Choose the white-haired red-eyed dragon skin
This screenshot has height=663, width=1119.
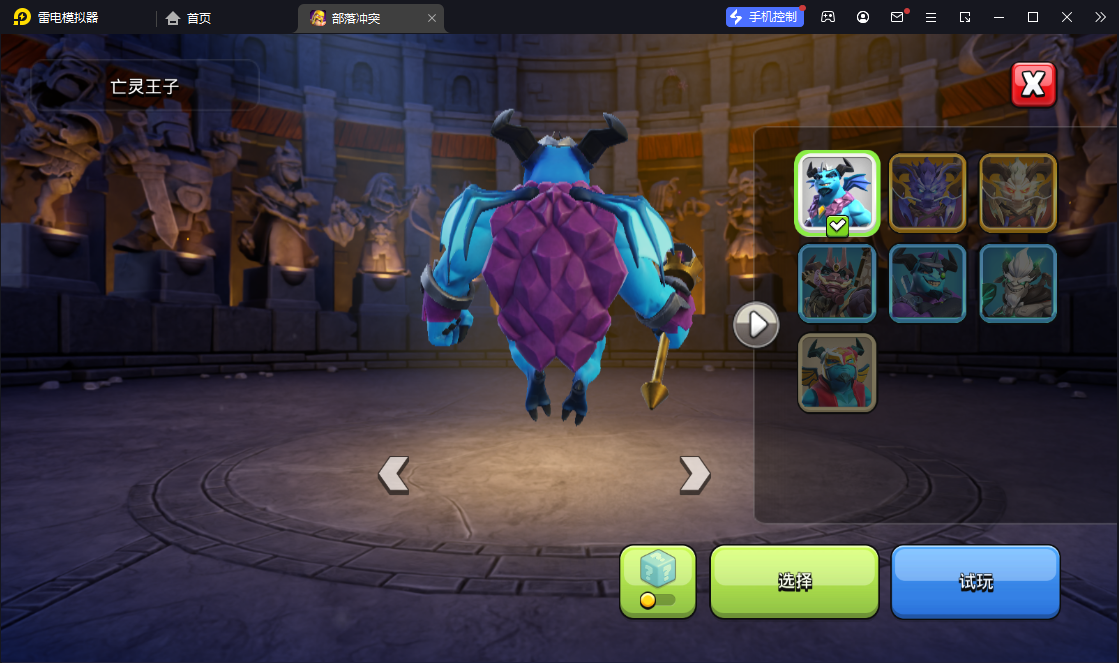[x=1017, y=192]
